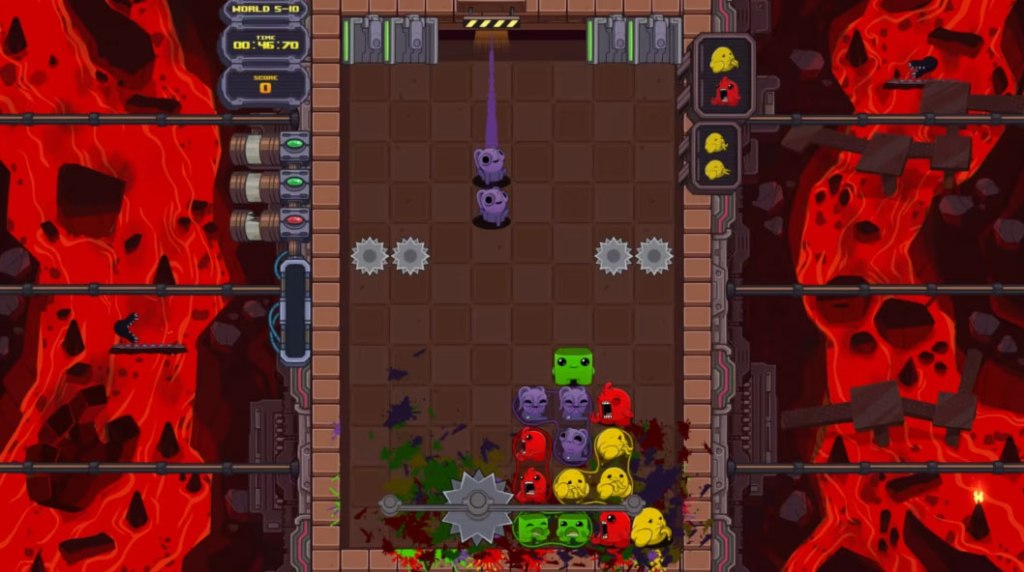Select the yellow and red next-piece preview
The width and height of the screenshot is (1024, 572).
[724, 76]
